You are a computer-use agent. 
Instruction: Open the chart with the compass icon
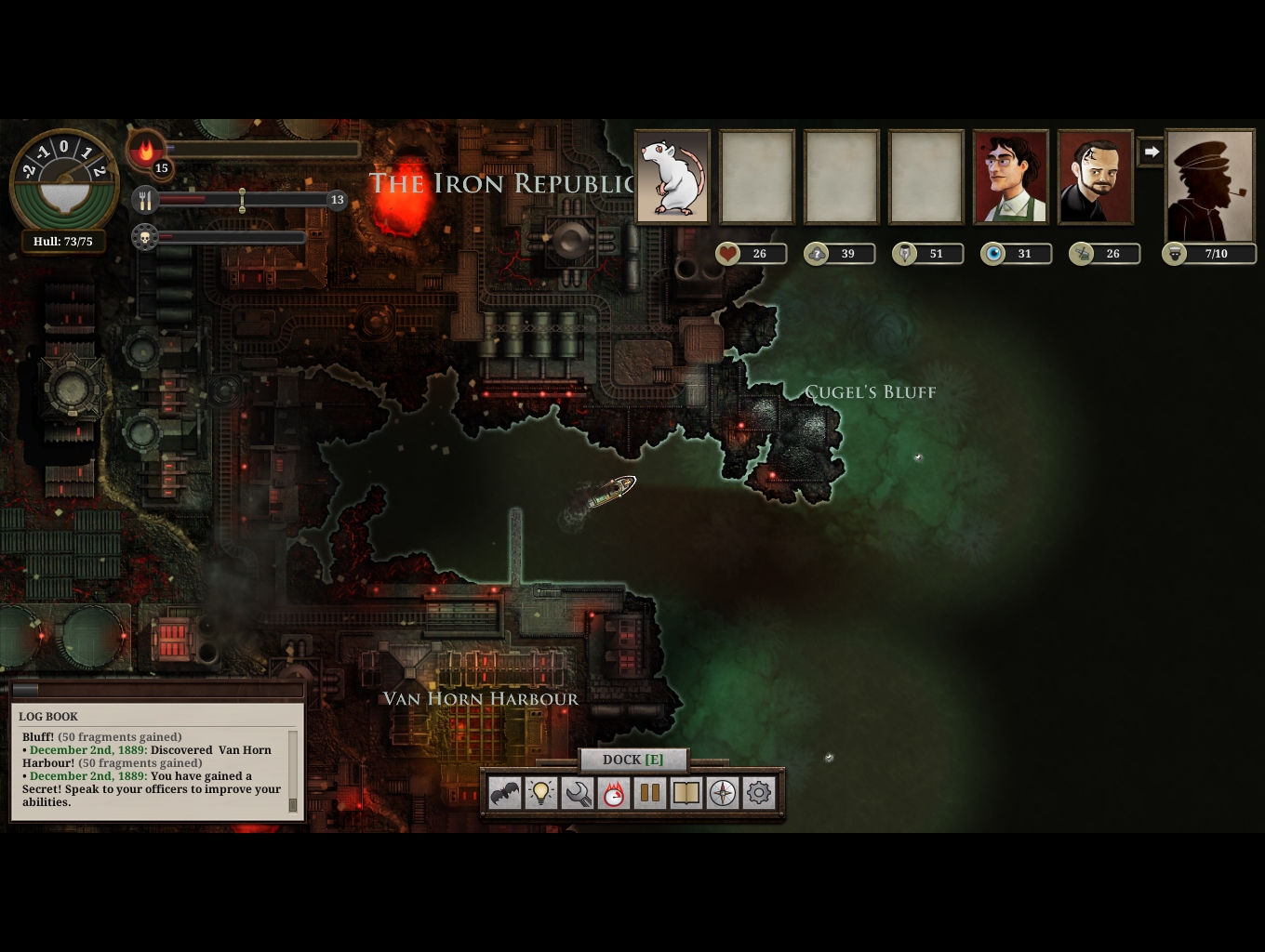(x=723, y=793)
